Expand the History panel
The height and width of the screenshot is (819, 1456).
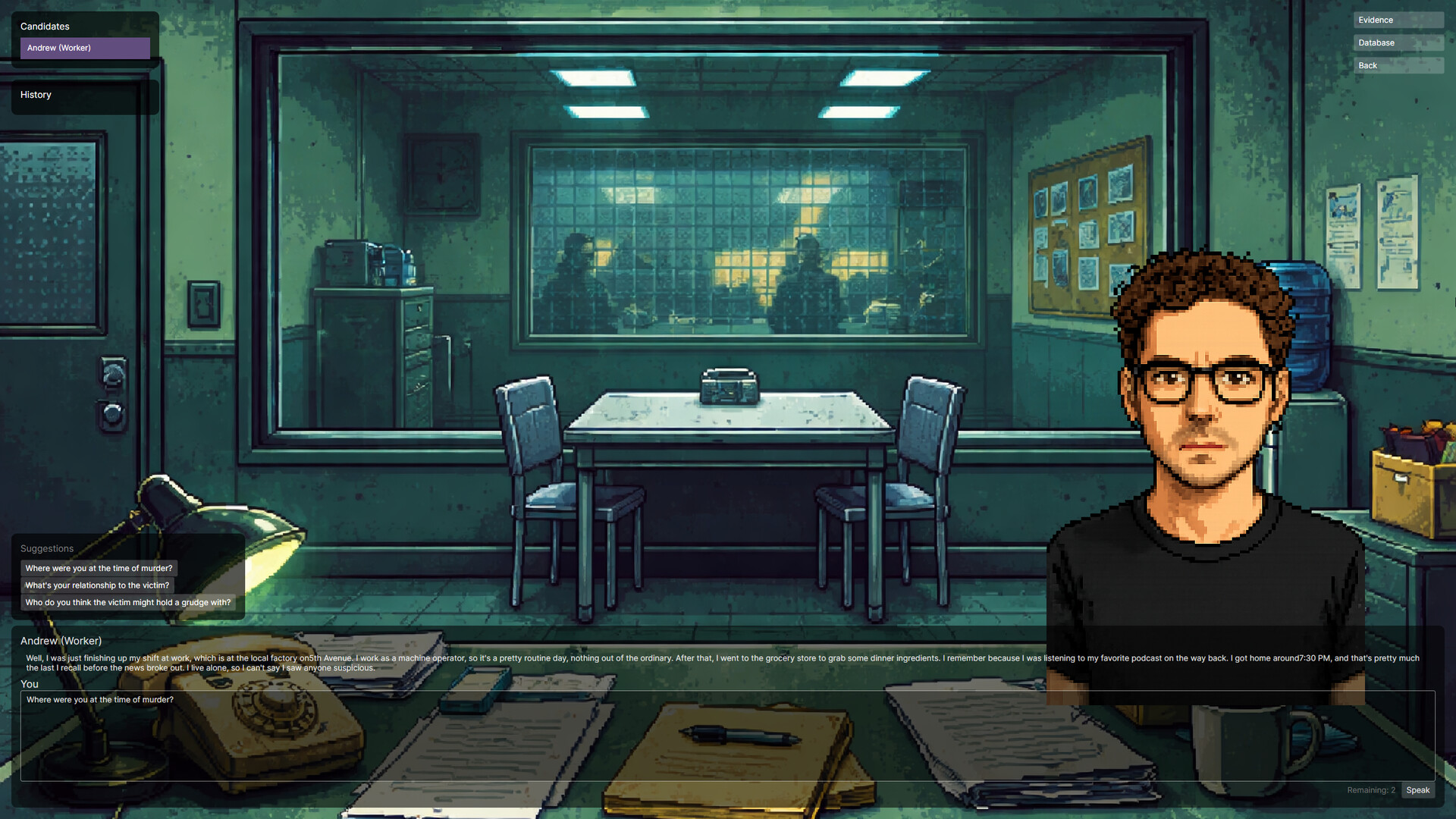tap(36, 94)
